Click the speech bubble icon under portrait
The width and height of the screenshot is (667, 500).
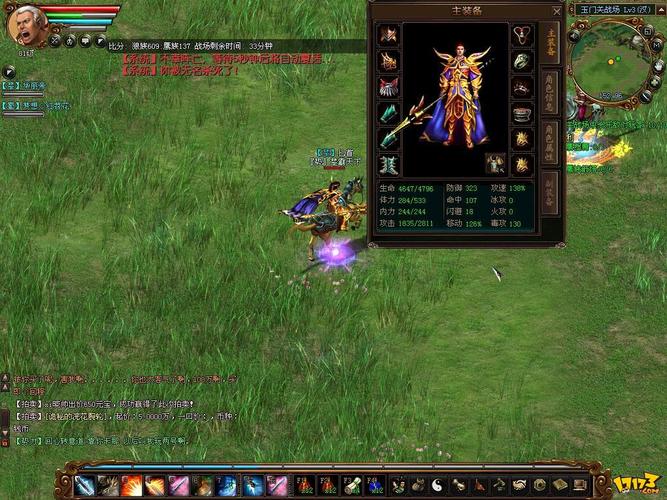point(87,42)
